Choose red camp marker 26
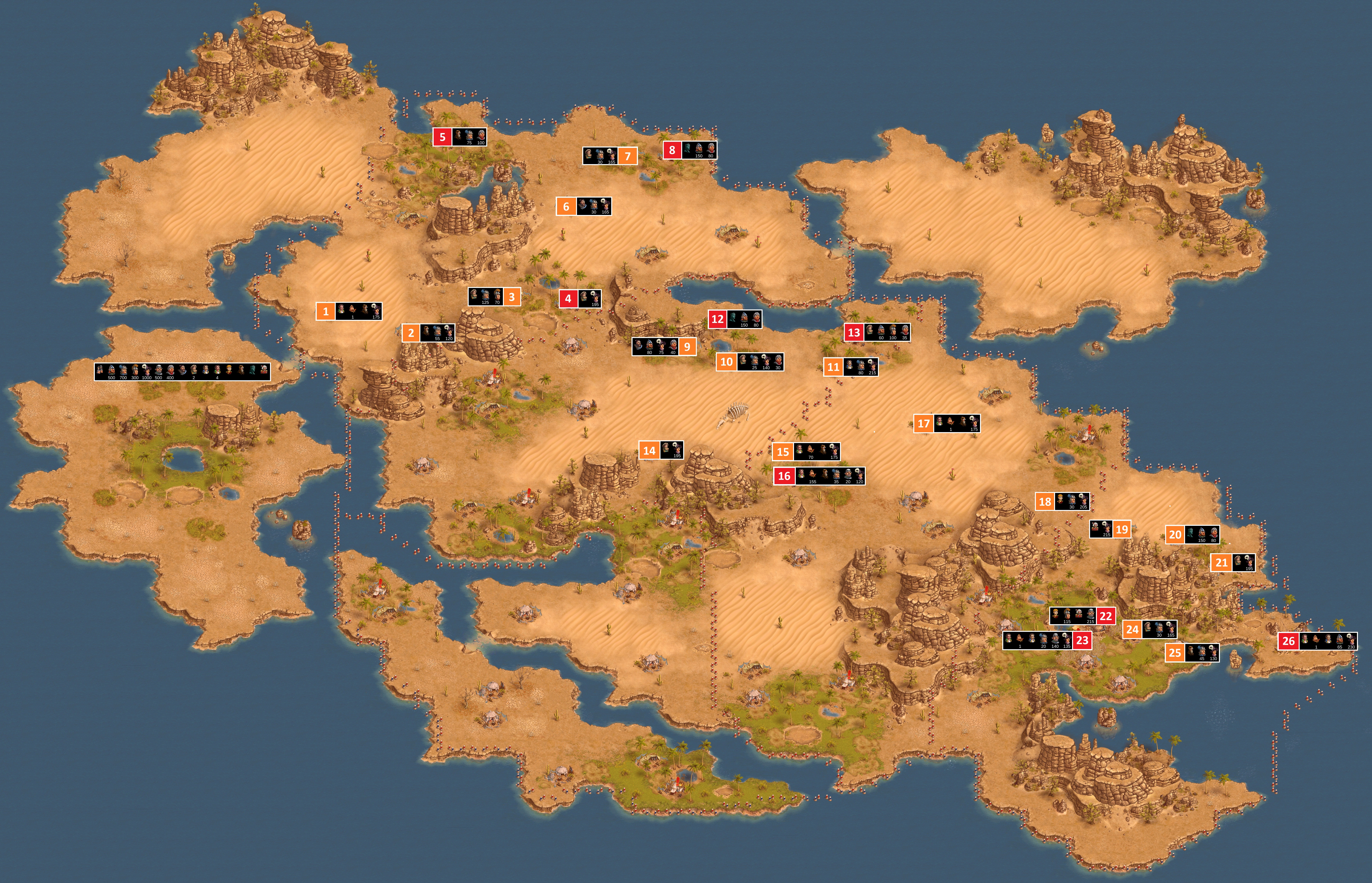 1288,640
